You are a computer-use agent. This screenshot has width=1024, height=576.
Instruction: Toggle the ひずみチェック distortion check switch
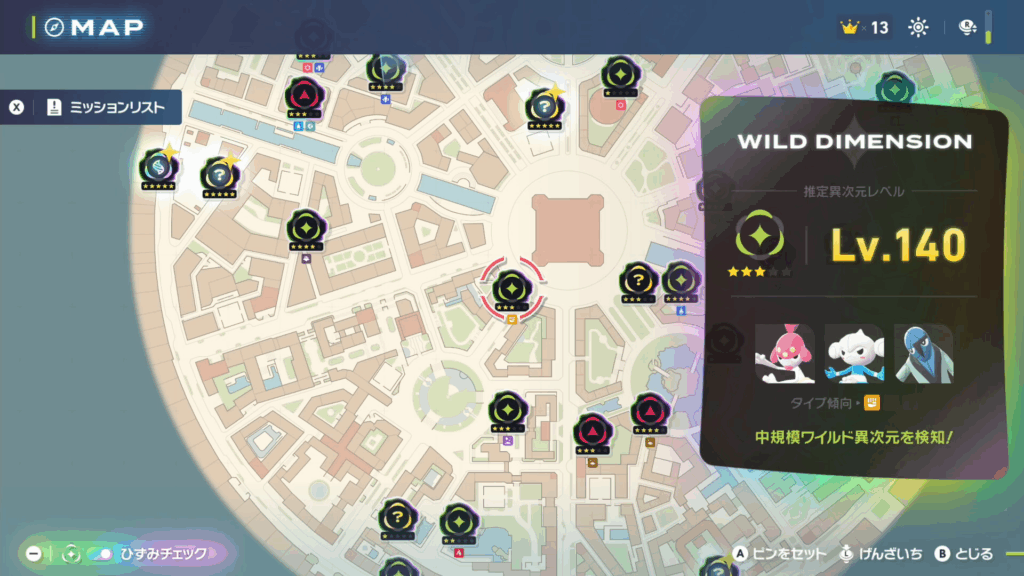pyautogui.click(x=100, y=553)
